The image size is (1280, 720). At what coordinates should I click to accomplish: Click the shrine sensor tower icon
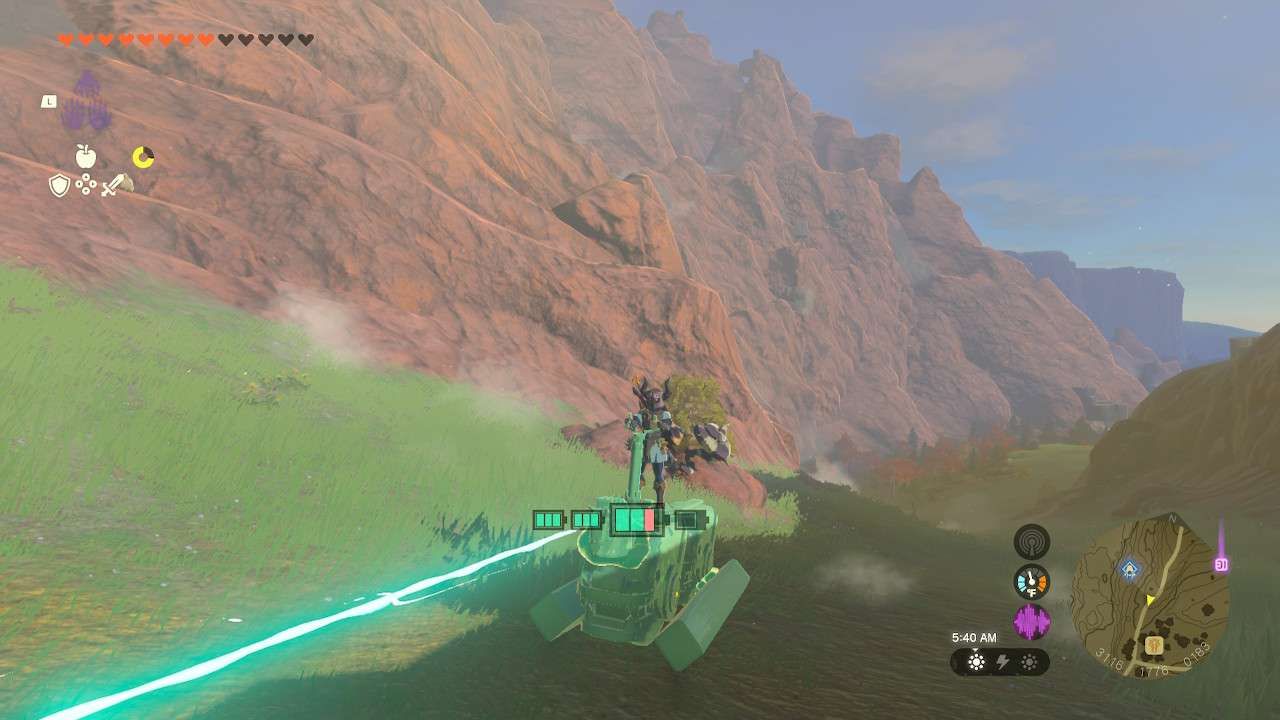pyautogui.click(x=1030, y=542)
